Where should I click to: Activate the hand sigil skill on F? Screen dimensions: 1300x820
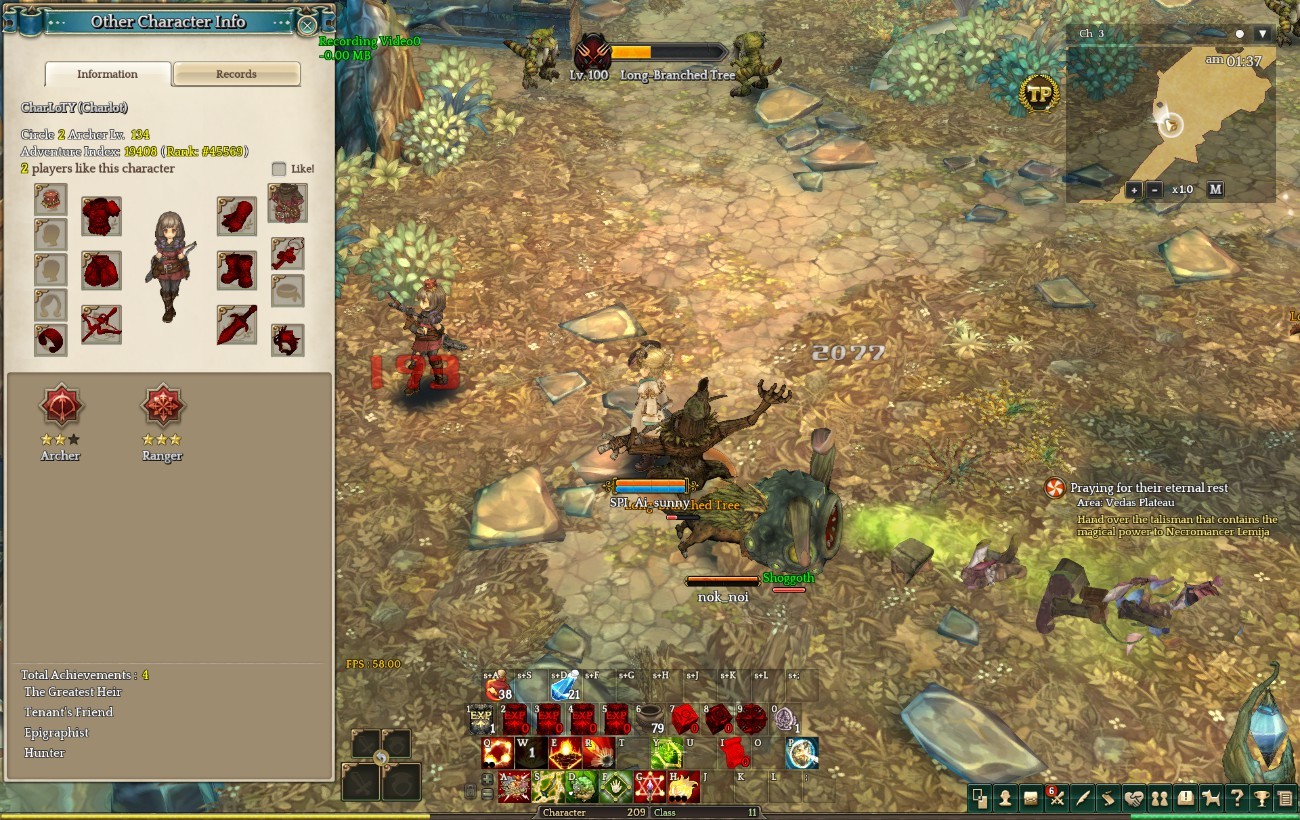(x=615, y=787)
